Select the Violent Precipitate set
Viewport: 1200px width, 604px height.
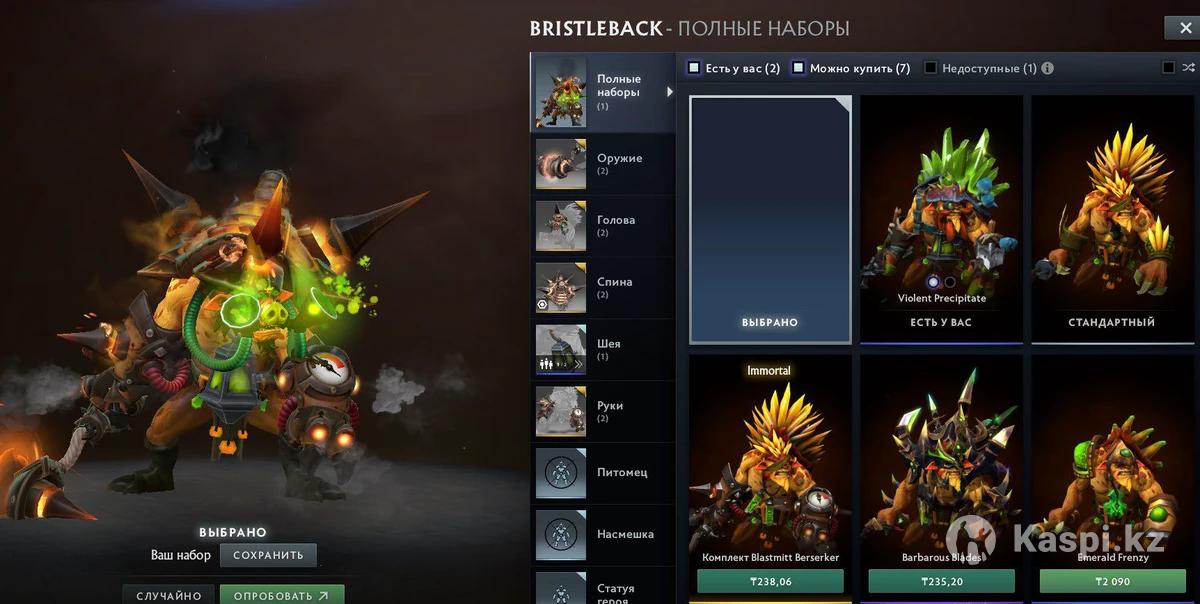(x=941, y=218)
